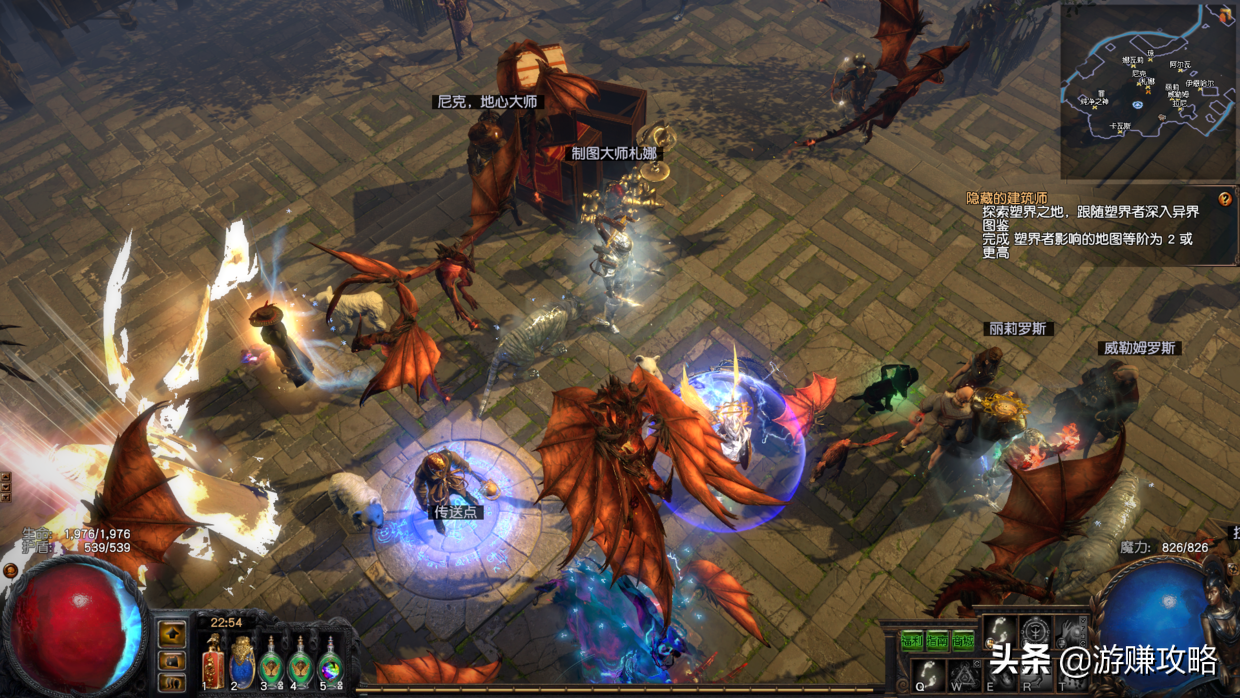Click the quest help question mark icon

1225,199
